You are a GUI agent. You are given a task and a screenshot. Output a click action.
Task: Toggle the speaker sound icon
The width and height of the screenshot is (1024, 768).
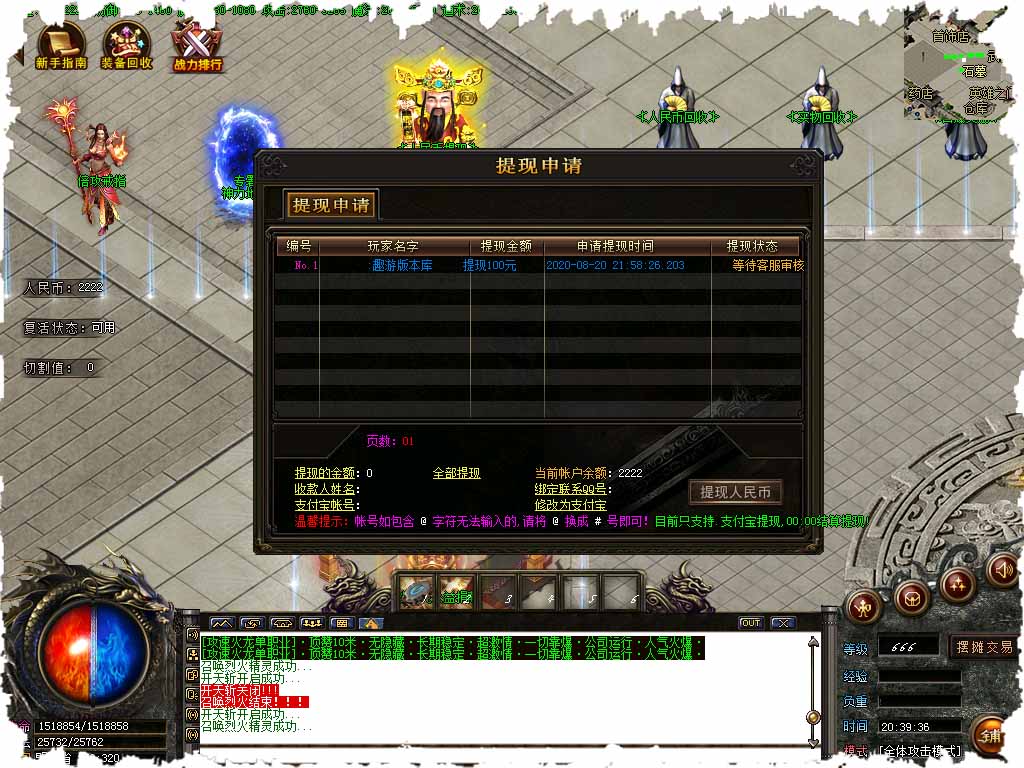(1001, 570)
